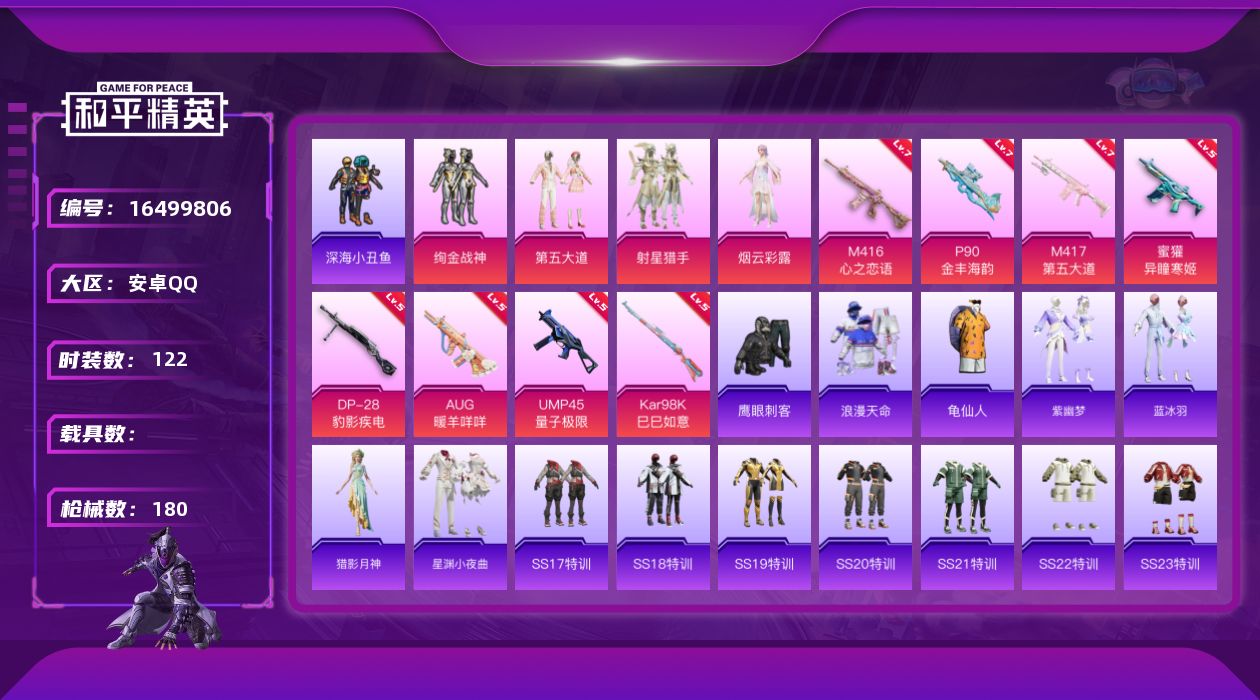
Task: Open the 蜜獾 异瞳寒姬 weapon skin
Action: tap(1170, 211)
